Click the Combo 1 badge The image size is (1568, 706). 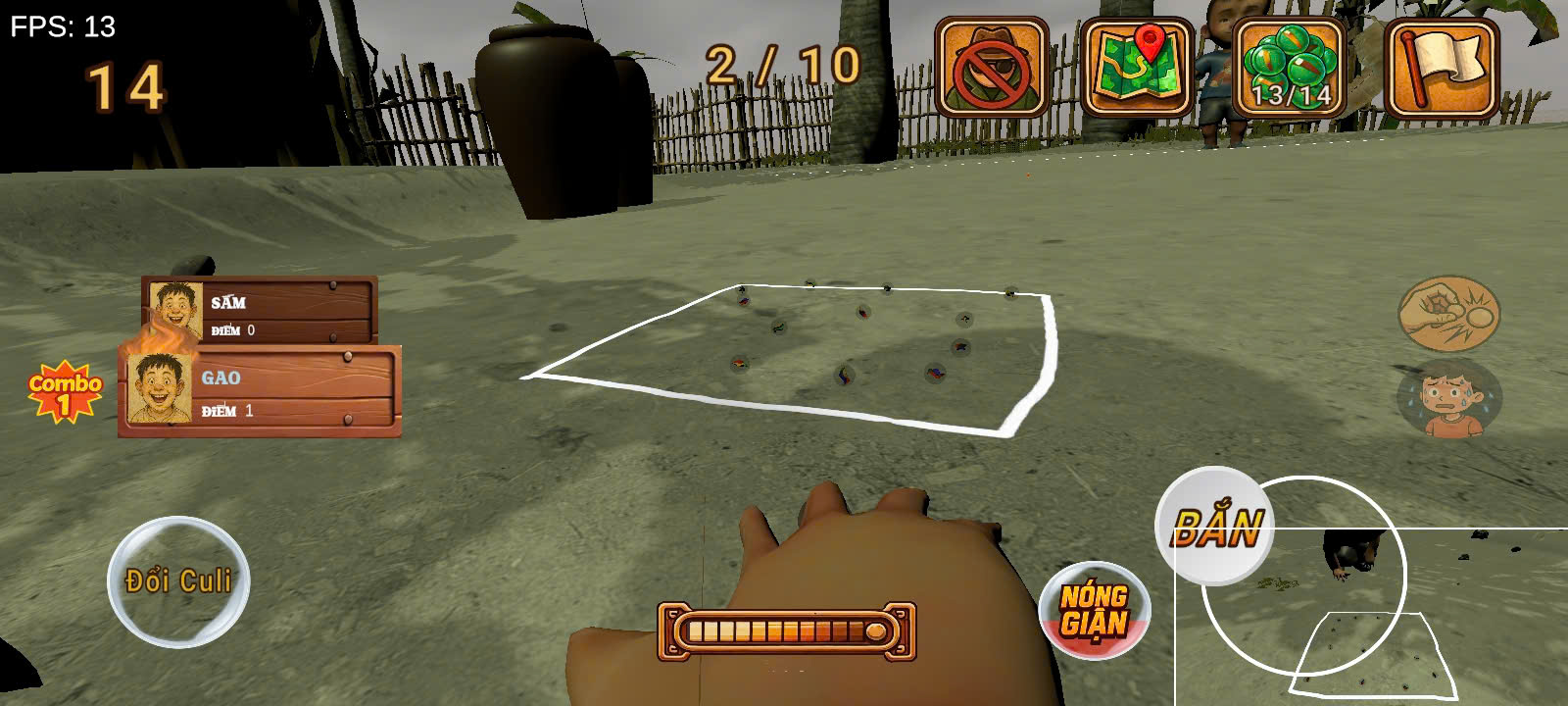click(x=67, y=390)
